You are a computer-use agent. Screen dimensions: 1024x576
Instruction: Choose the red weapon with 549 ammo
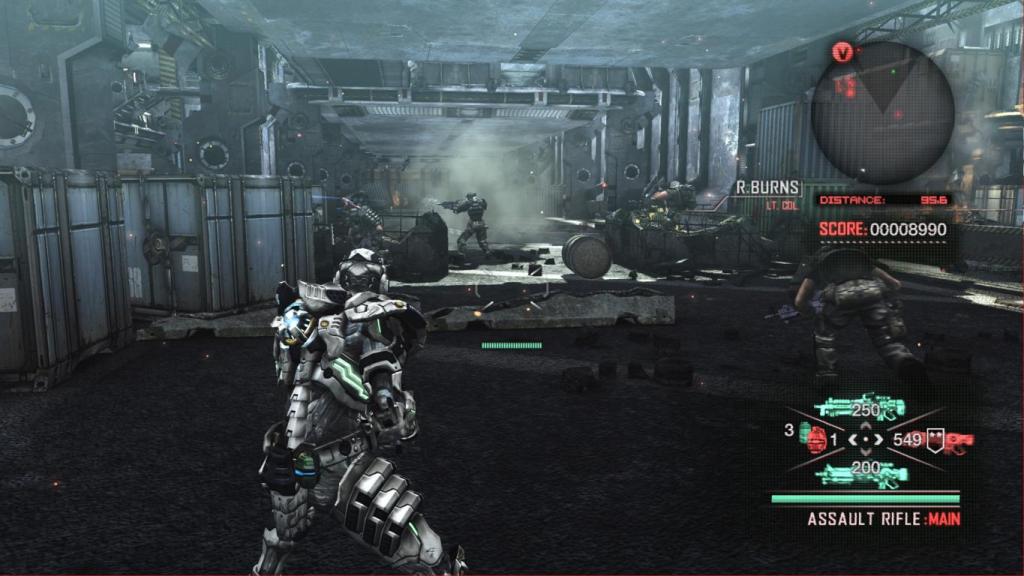click(x=952, y=439)
